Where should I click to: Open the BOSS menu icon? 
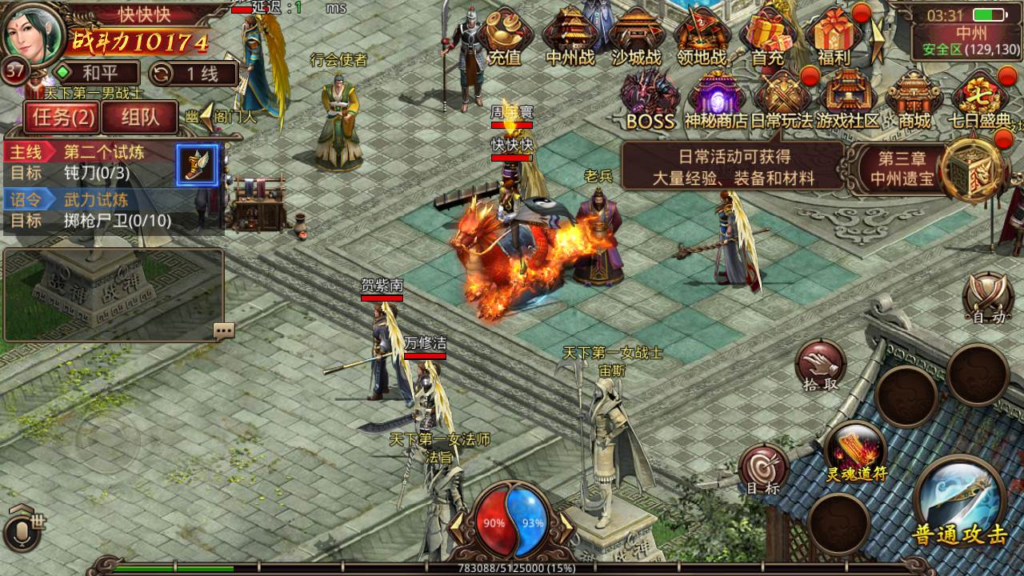point(650,100)
